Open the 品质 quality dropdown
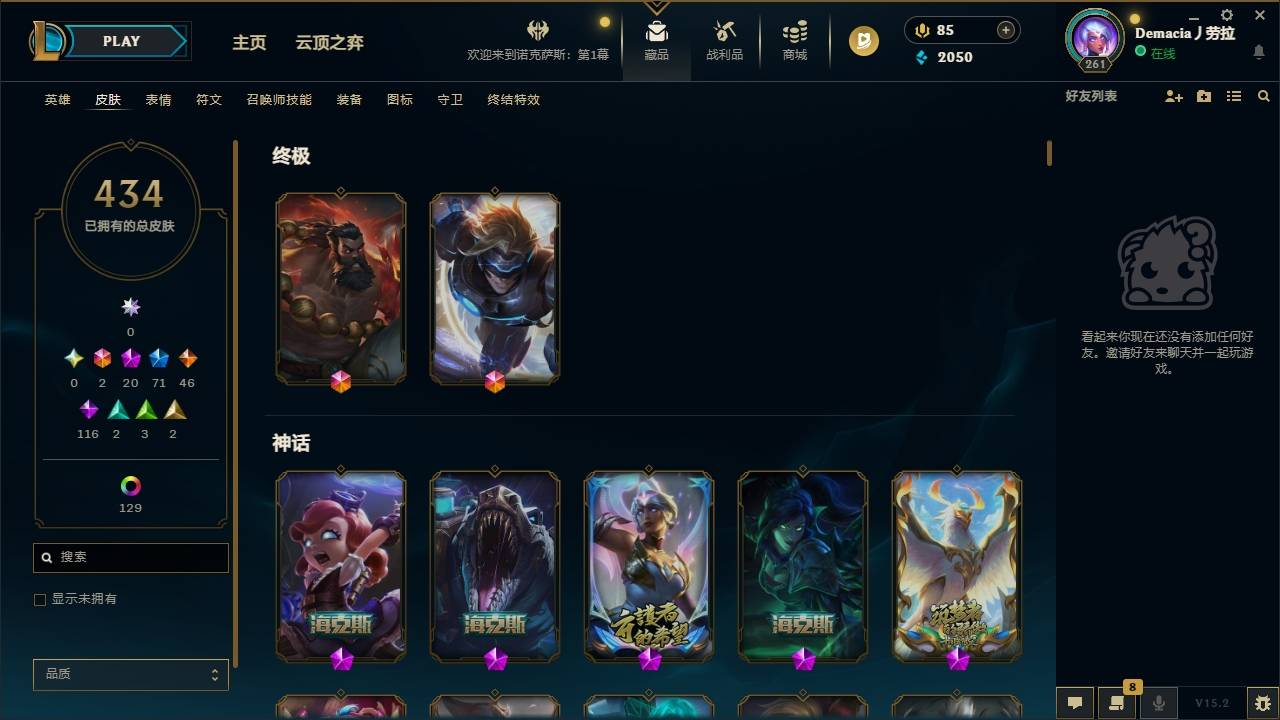Viewport: 1280px width, 720px height. (x=130, y=674)
